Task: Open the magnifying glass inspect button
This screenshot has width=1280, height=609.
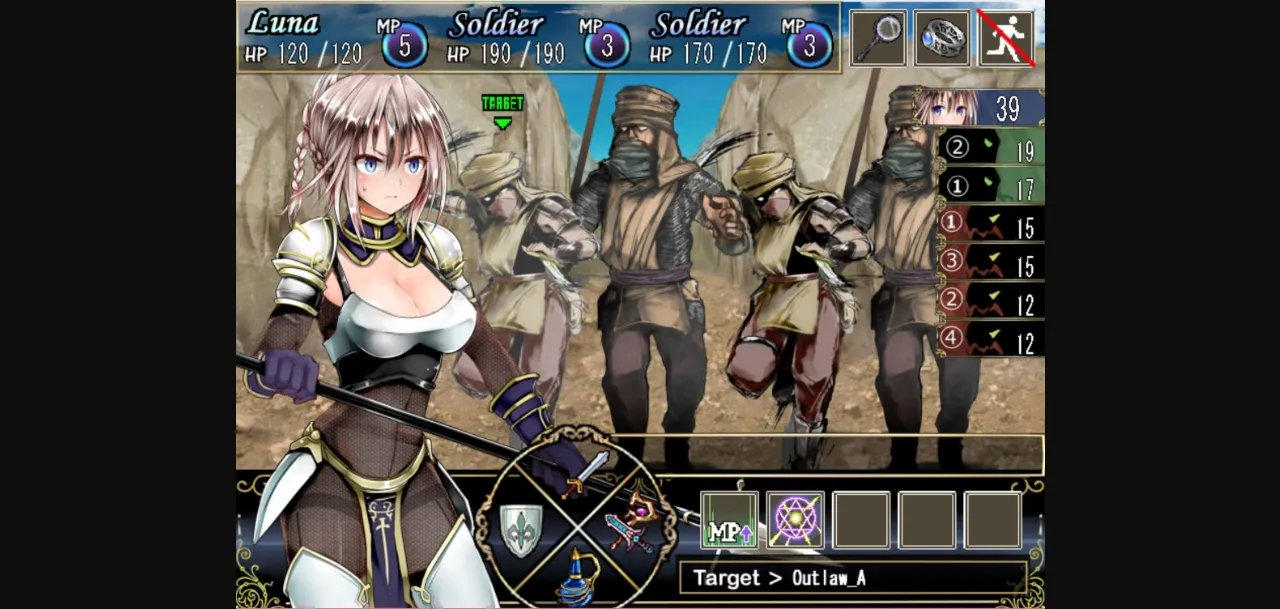Action: pos(878,38)
